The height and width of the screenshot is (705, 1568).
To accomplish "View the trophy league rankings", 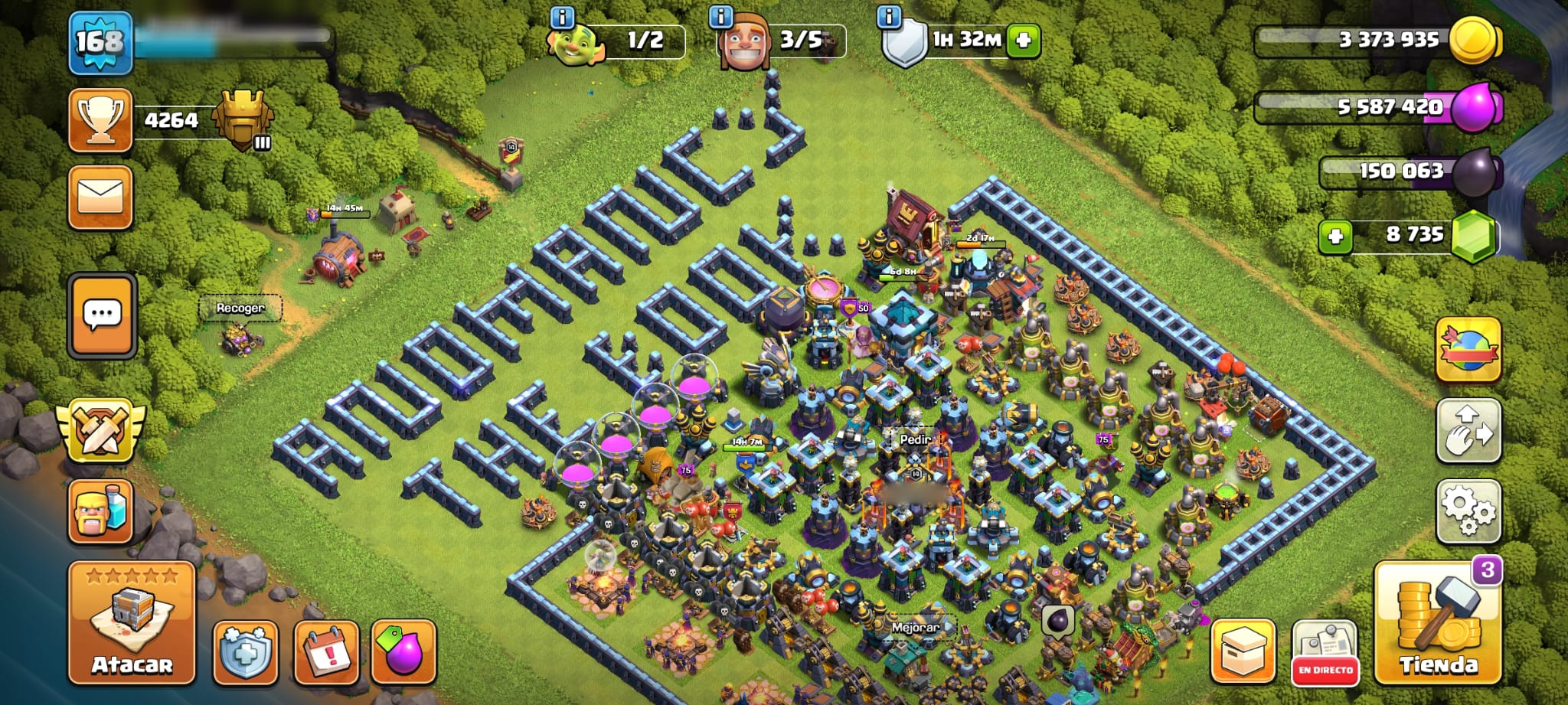I will point(100,120).
